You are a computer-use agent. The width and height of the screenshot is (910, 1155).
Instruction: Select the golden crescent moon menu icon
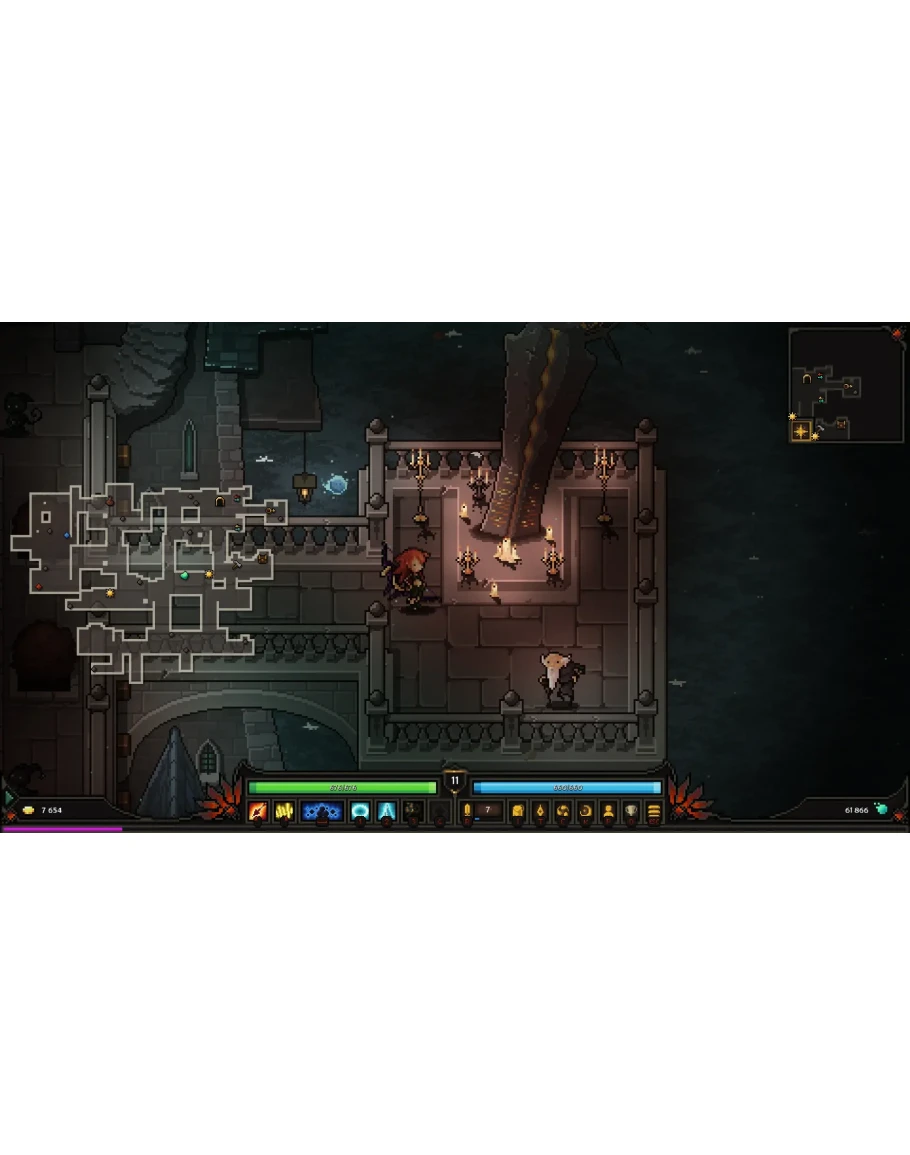tap(586, 812)
